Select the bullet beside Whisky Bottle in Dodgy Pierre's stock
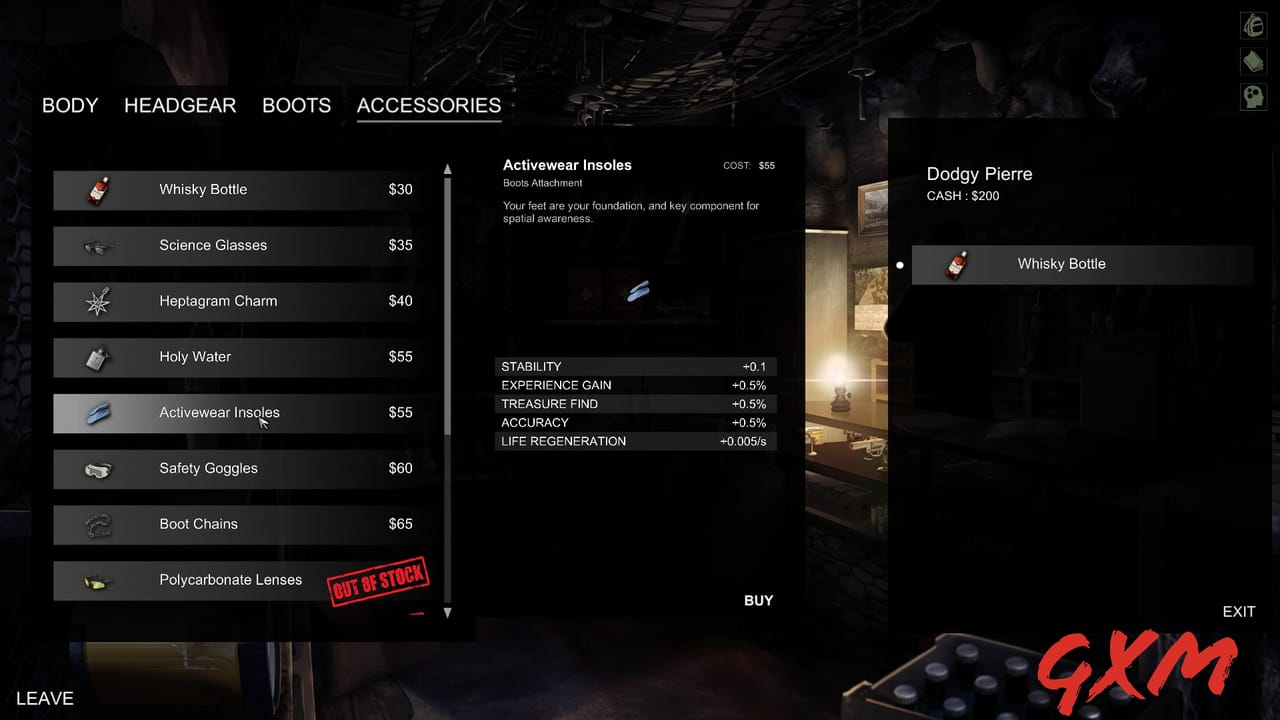This screenshot has height=720, width=1280. 900,264
